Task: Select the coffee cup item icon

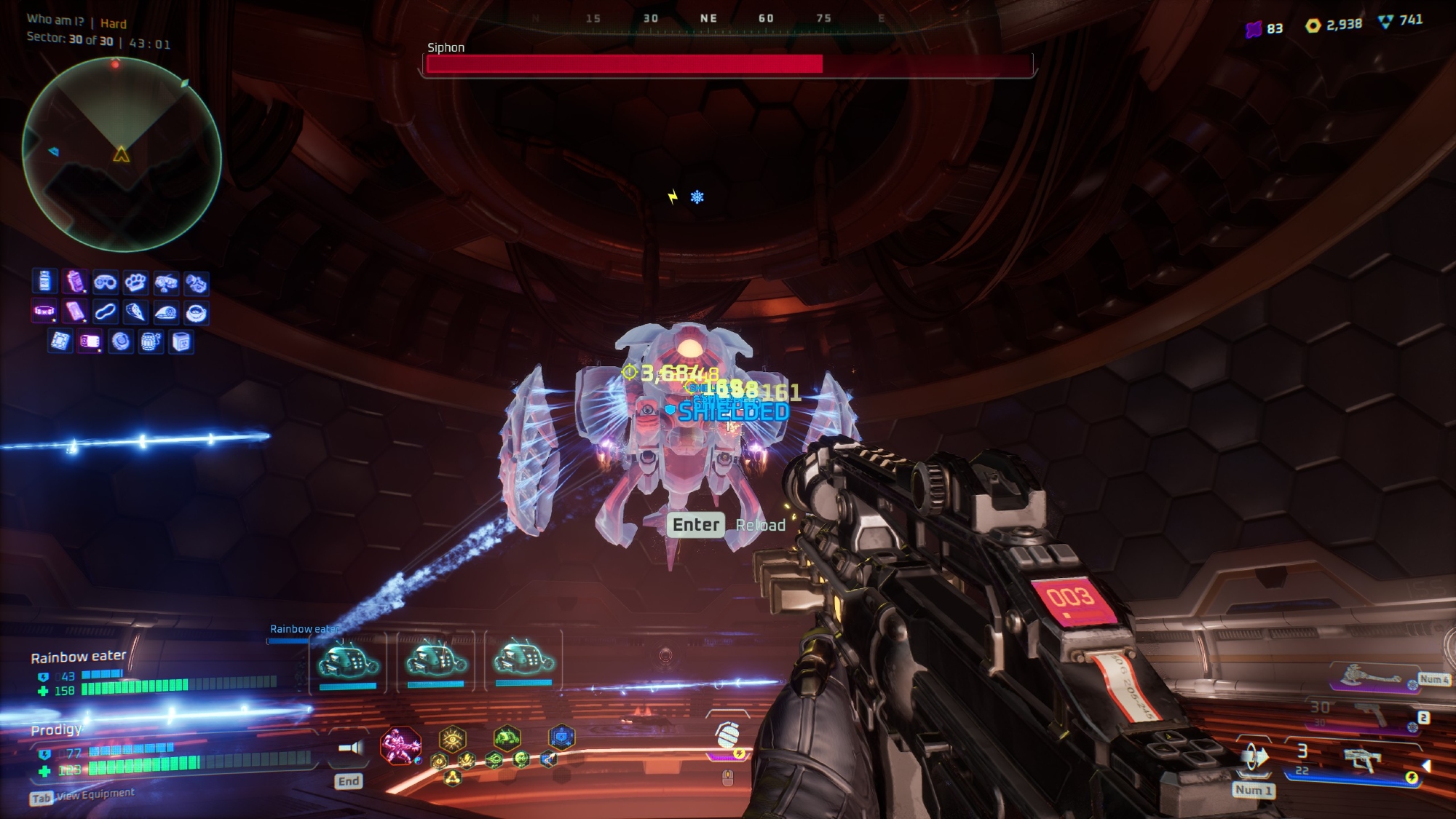Action: [x=196, y=312]
